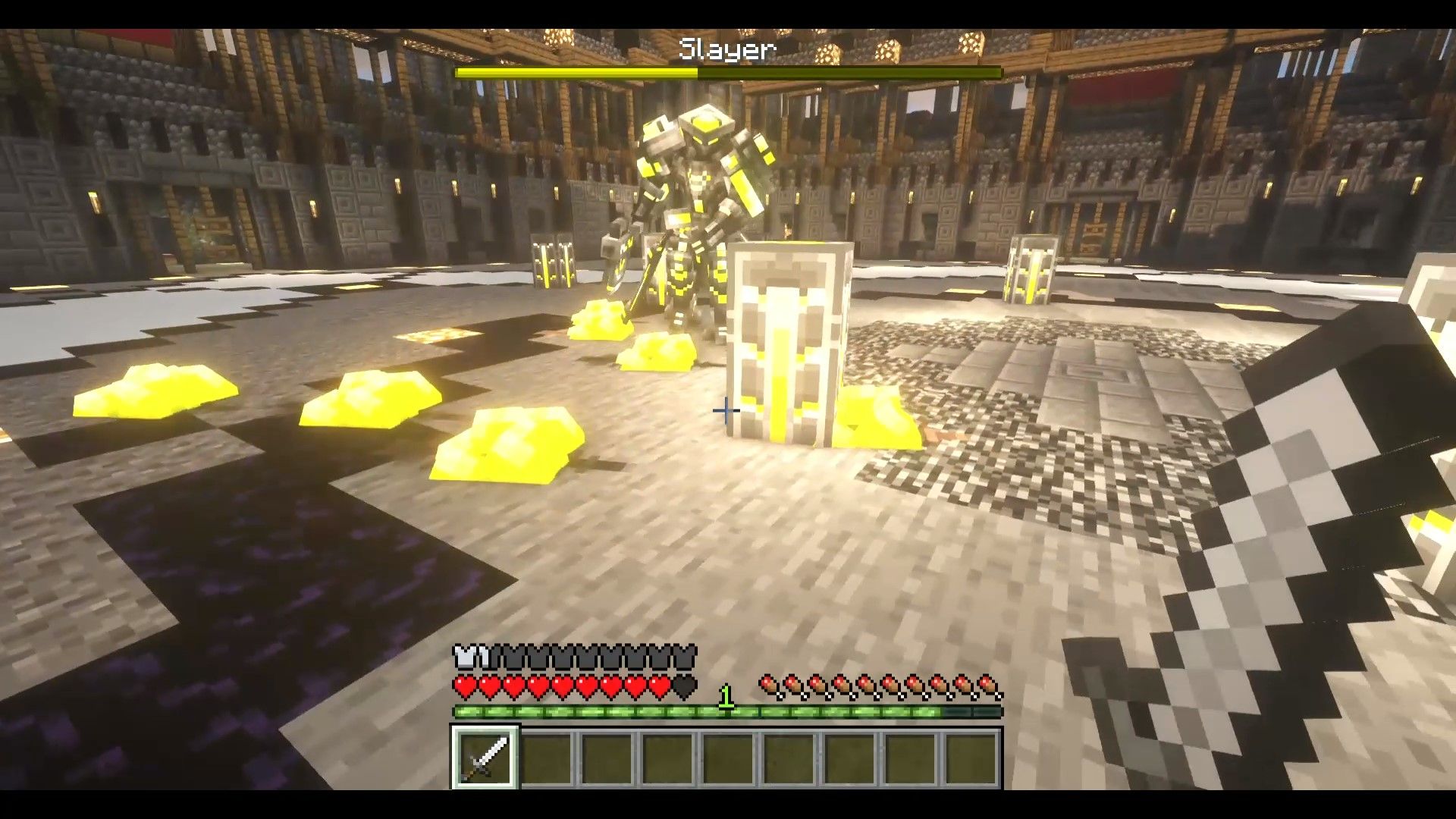Click the crosshair at screen center

(x=728, y=409)
